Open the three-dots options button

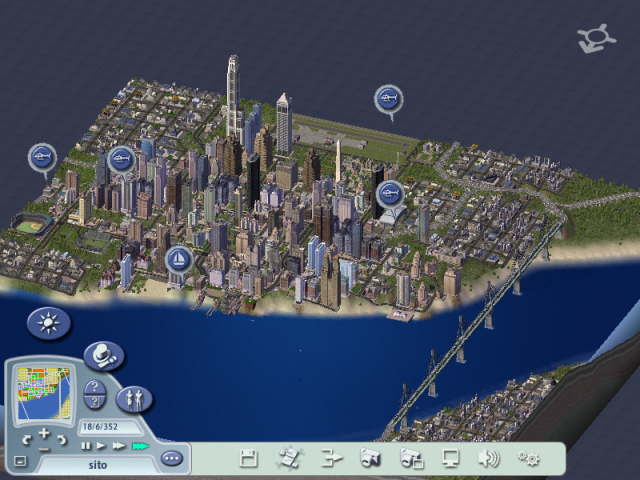pos(172,458)
